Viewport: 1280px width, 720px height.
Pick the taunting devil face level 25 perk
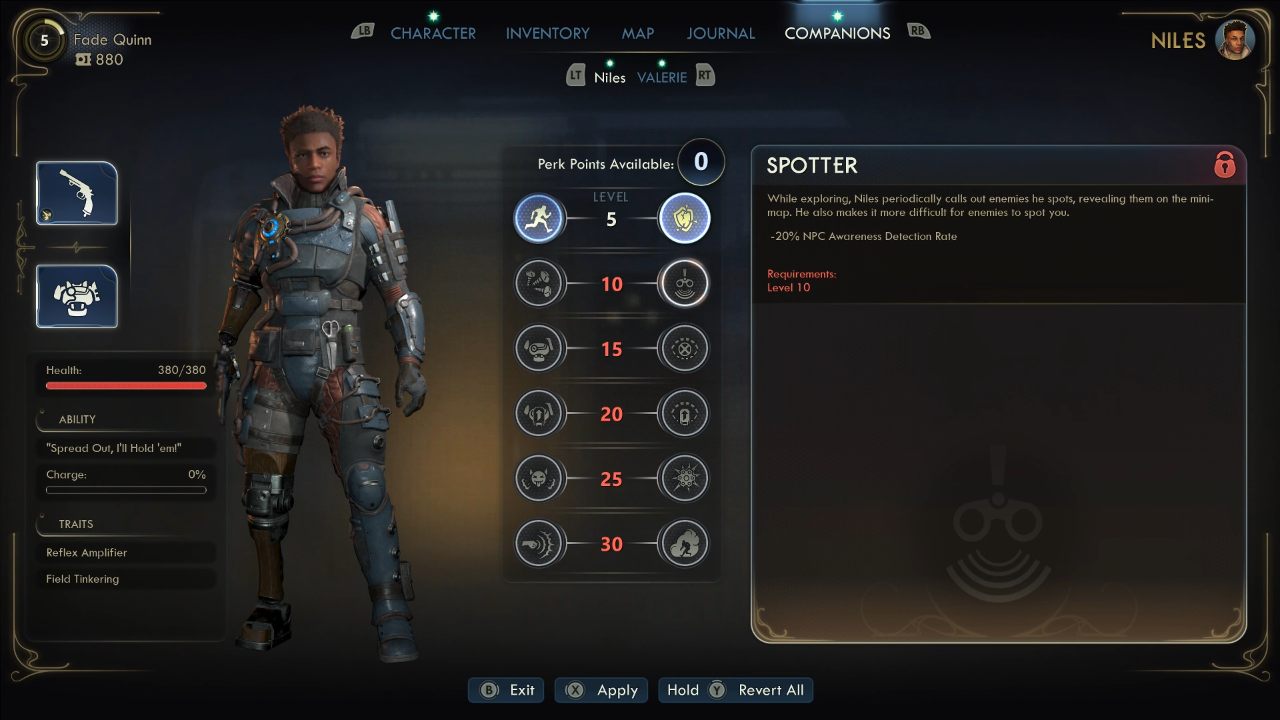[540, 479]
